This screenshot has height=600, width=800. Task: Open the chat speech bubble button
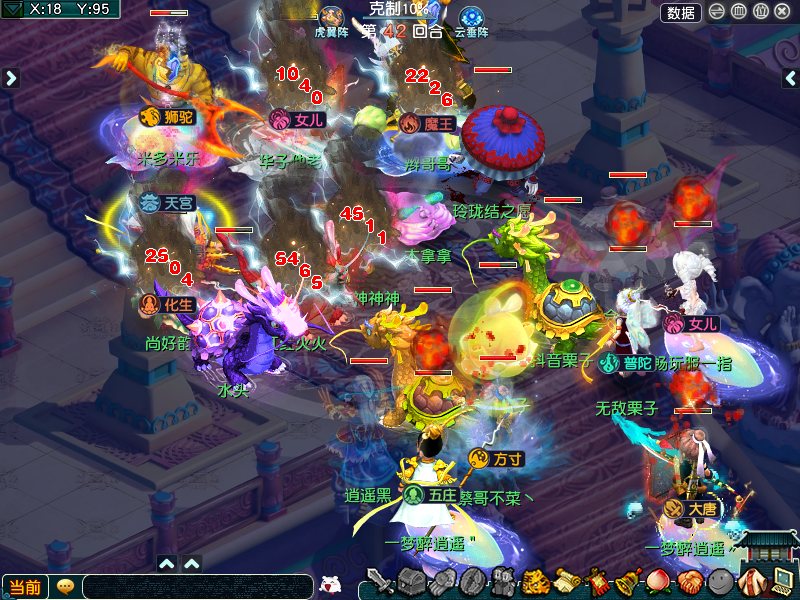point(65,587)
